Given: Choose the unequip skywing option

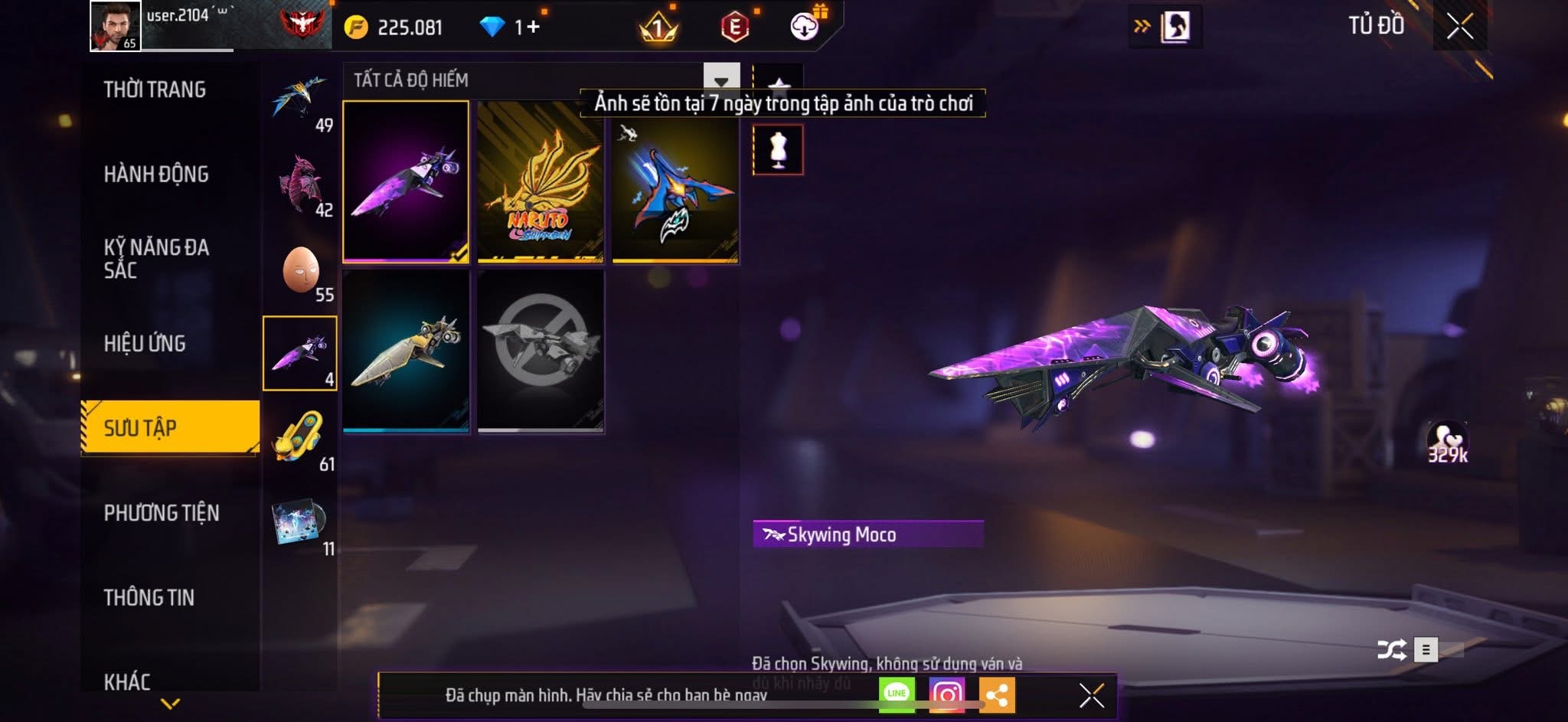Looking at the screenshot, I should tap(541, 351).
